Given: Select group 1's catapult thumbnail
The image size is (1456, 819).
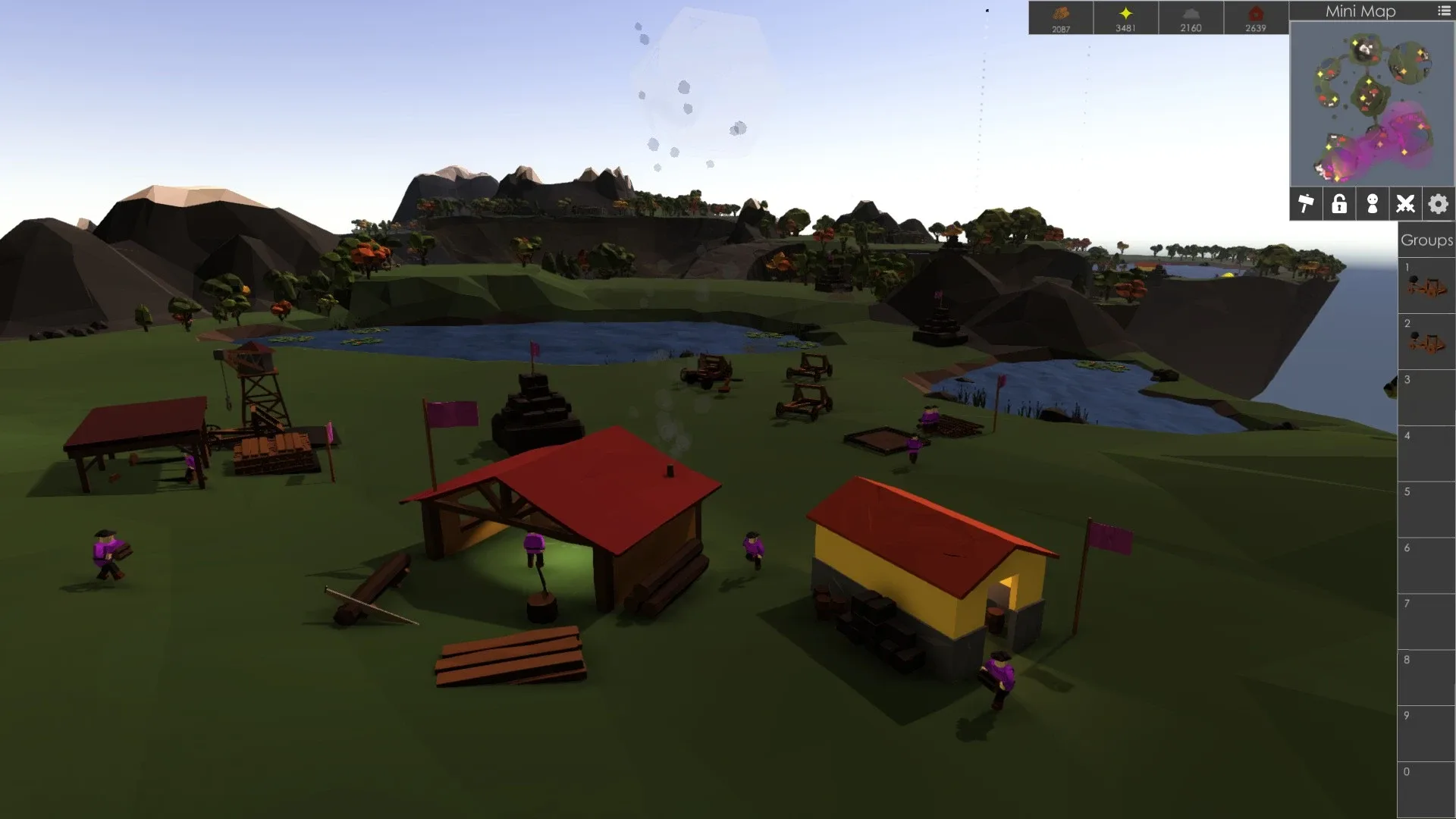Looking at the screenshot, I should (1428, 284).
